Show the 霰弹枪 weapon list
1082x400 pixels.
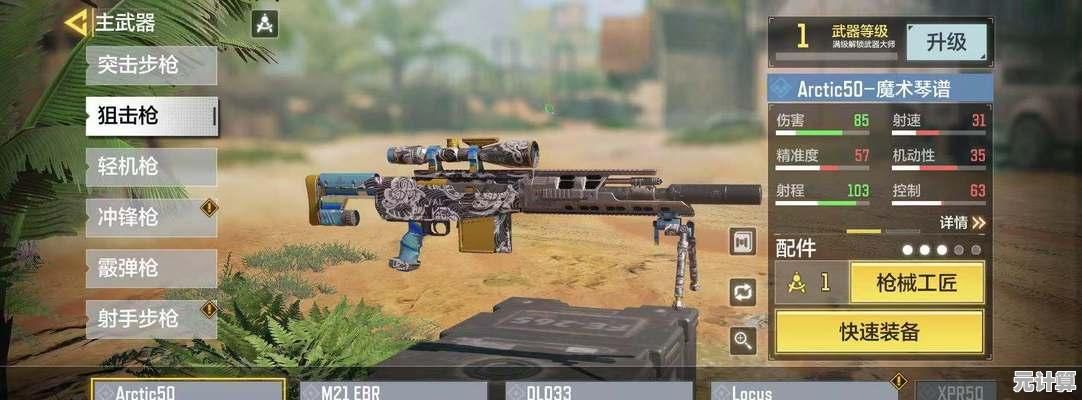pos(151,268)
